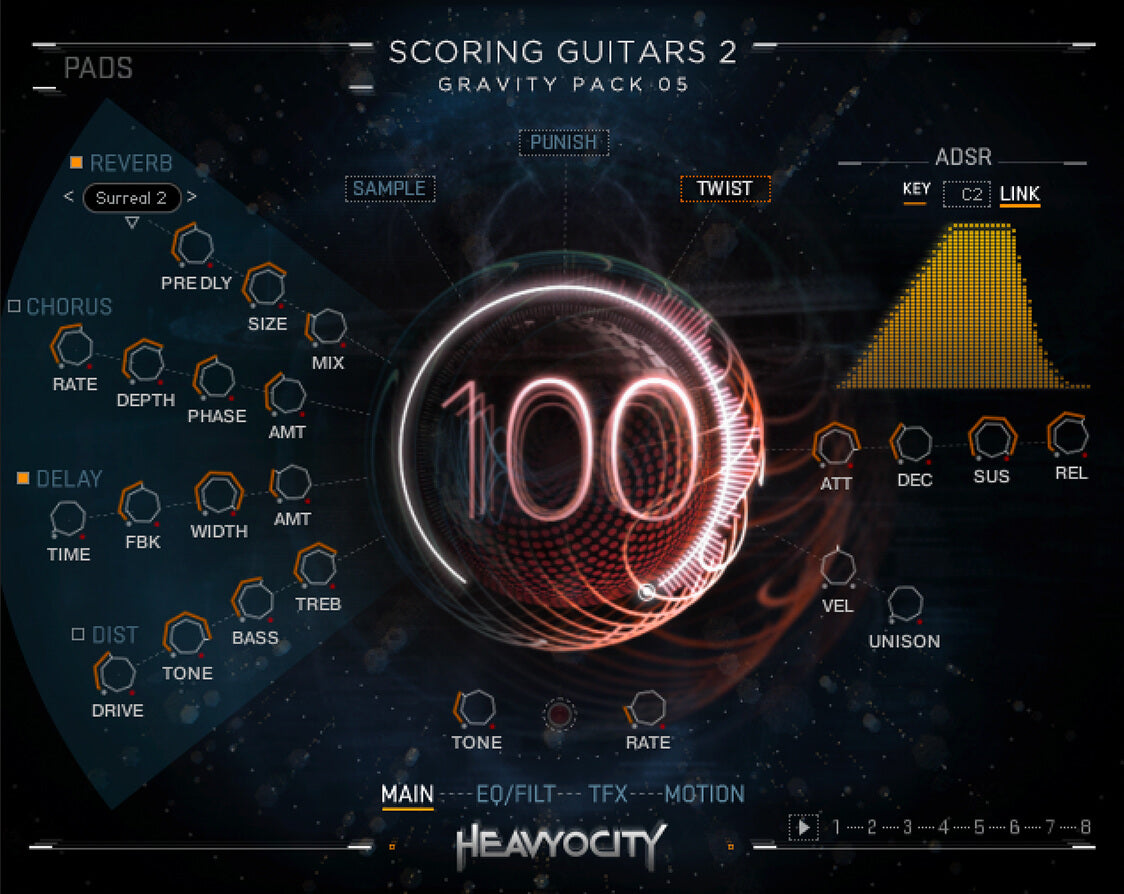Toggle the ADSR Key option

click(x=916, y=190)
